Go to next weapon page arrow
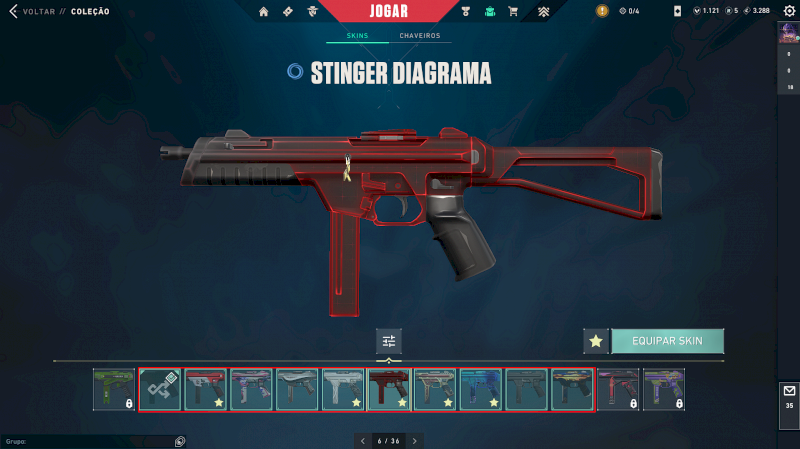The image size is (800, 449). [415, 440]
